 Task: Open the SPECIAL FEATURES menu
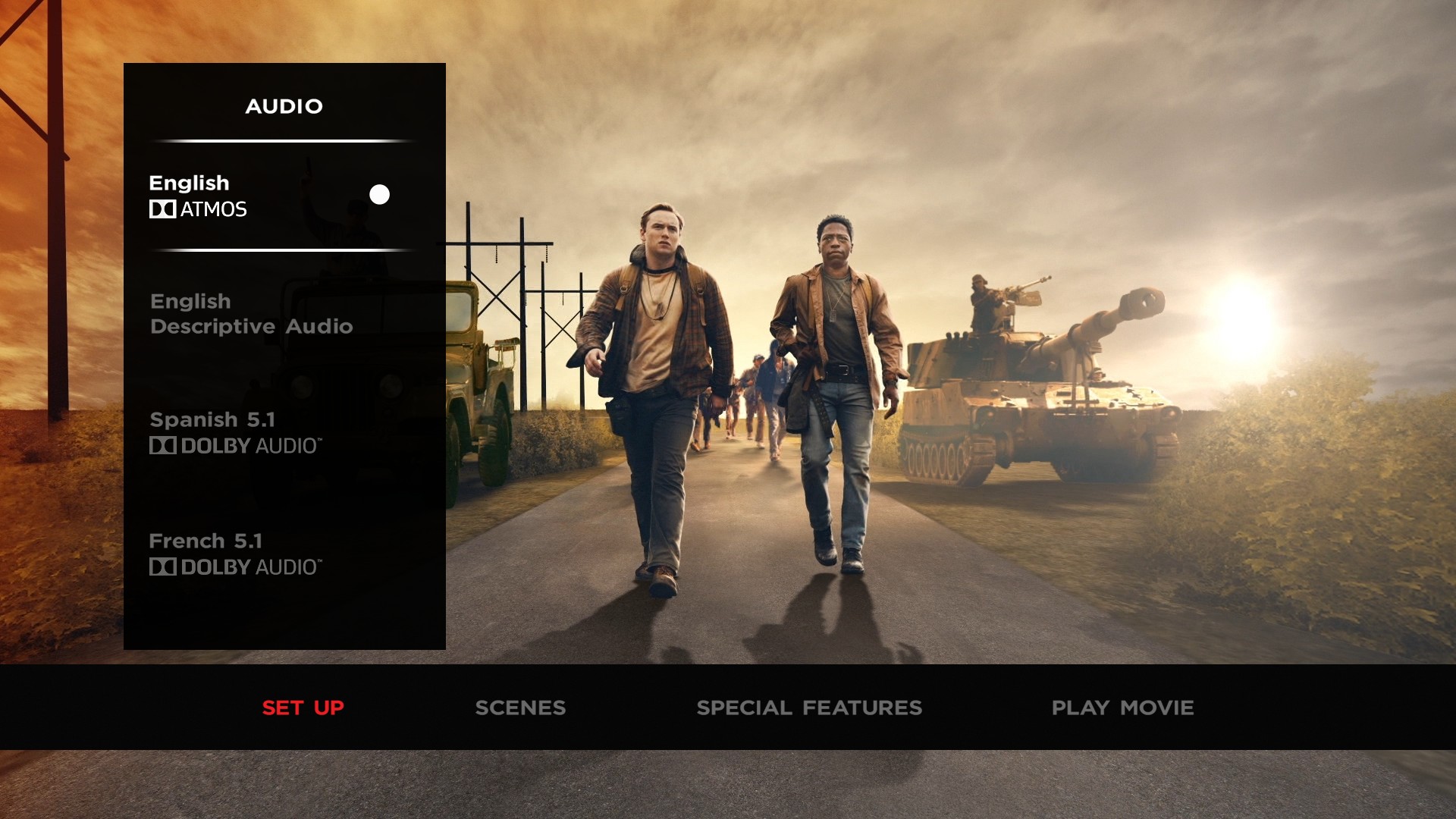[810, 708]
